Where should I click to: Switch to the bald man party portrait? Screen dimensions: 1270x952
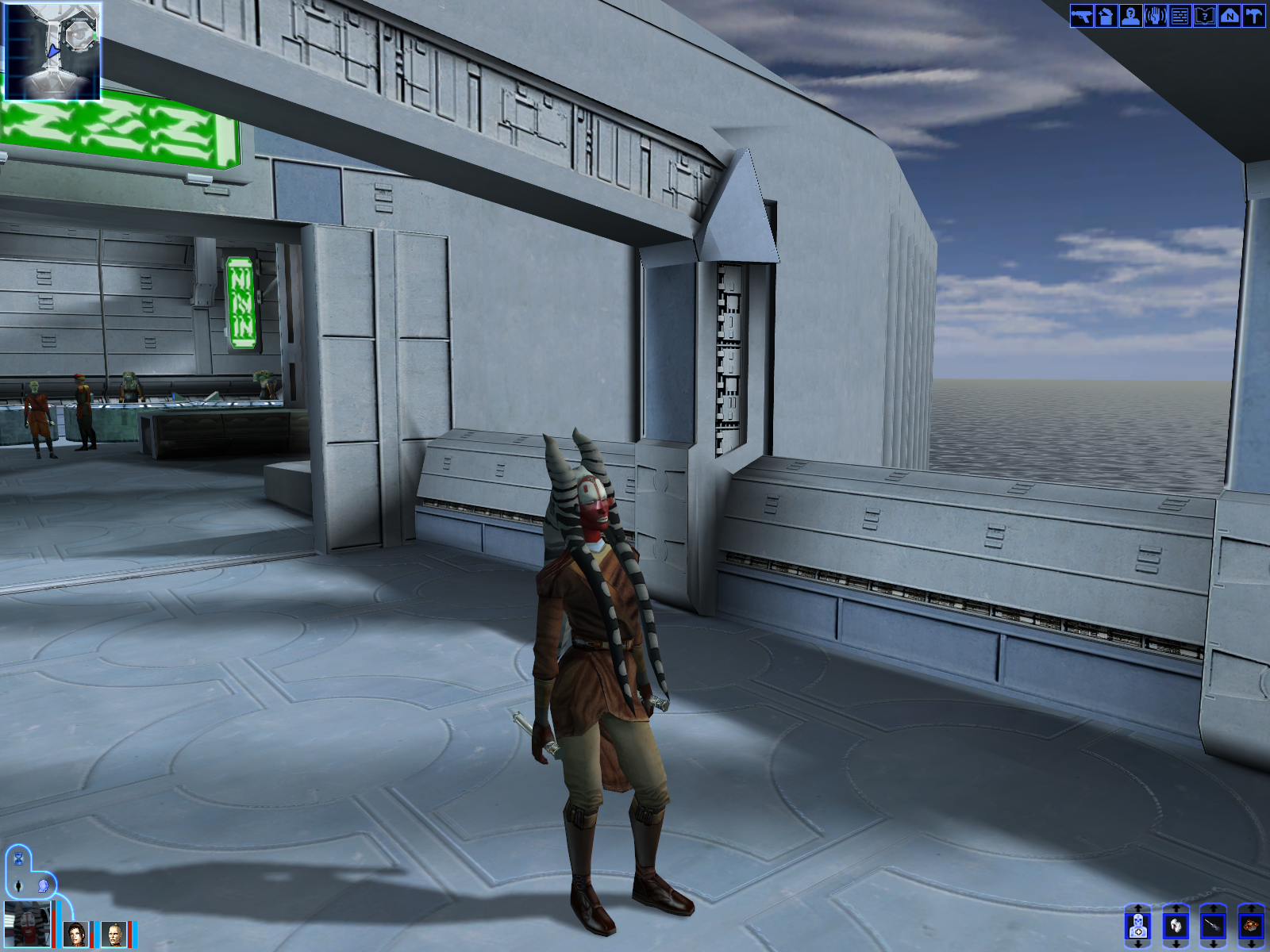point(115,934)
